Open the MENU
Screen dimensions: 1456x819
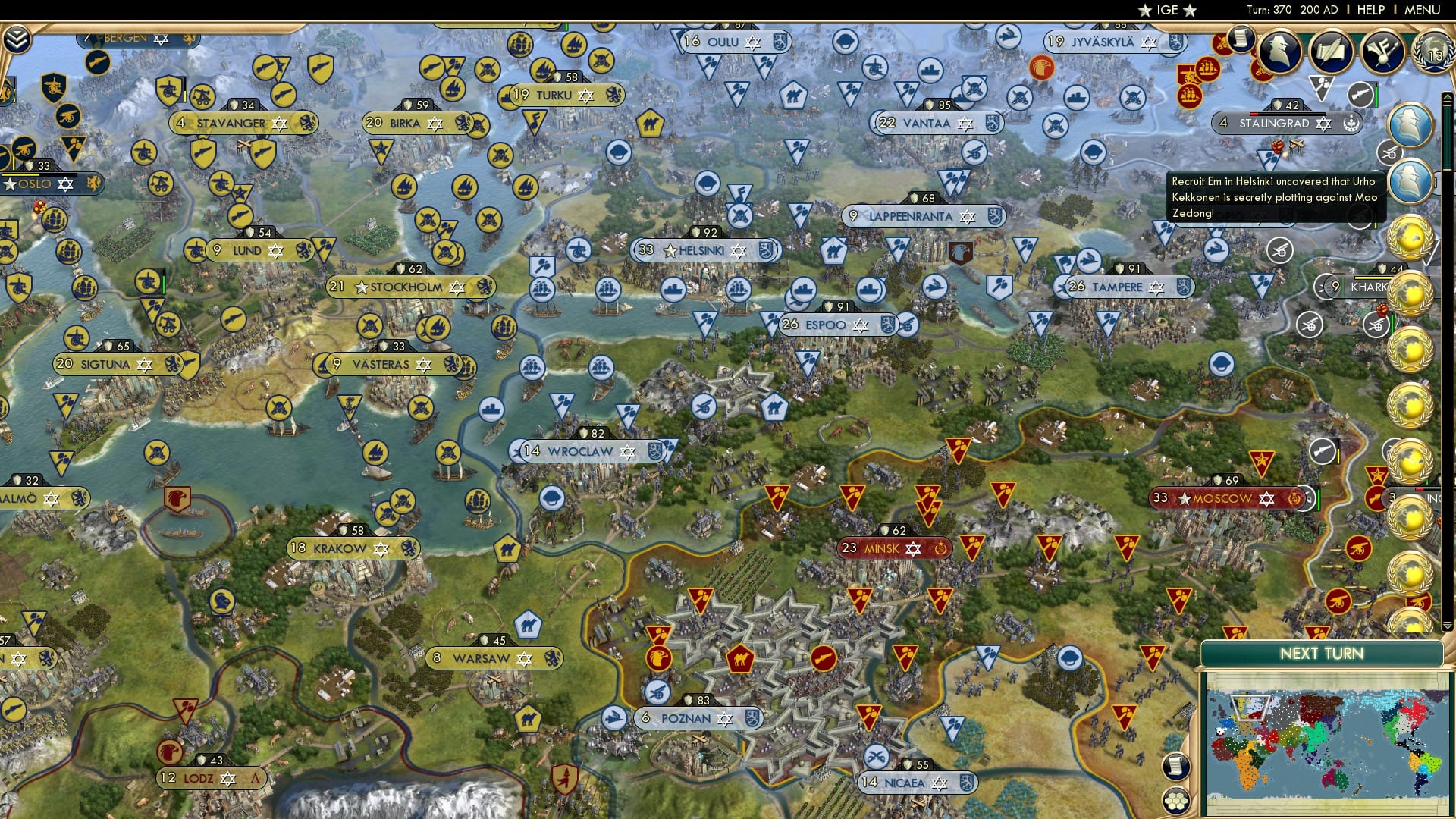point(1424,9)
